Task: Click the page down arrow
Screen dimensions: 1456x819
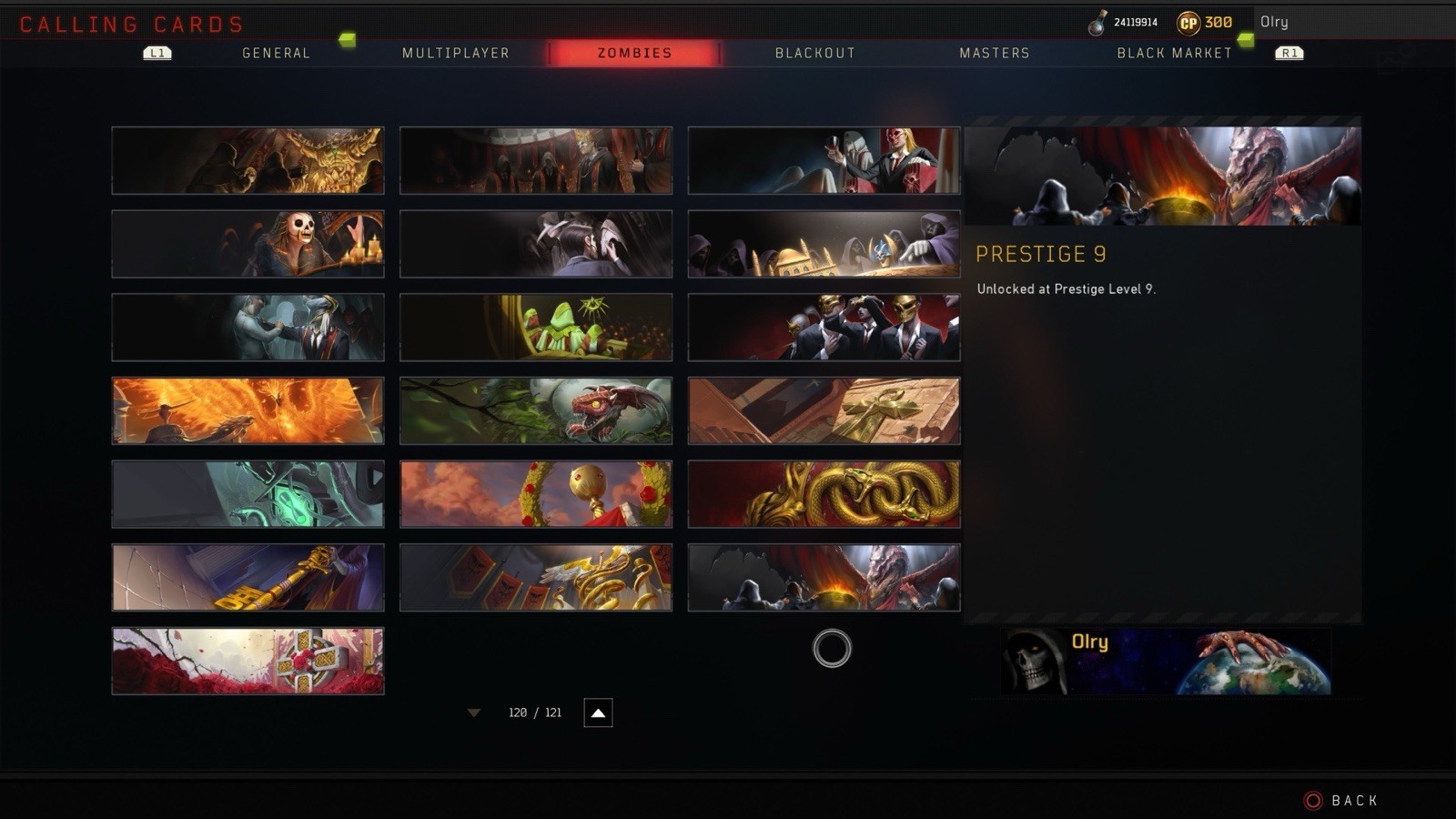Action: coord(474,713)
